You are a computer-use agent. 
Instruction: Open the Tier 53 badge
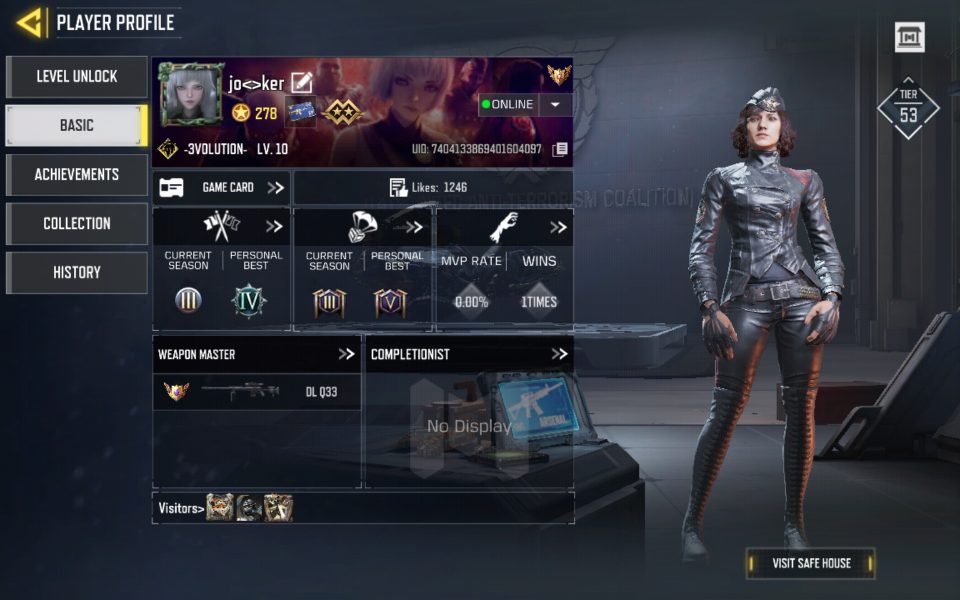click(x=908, y=108)
